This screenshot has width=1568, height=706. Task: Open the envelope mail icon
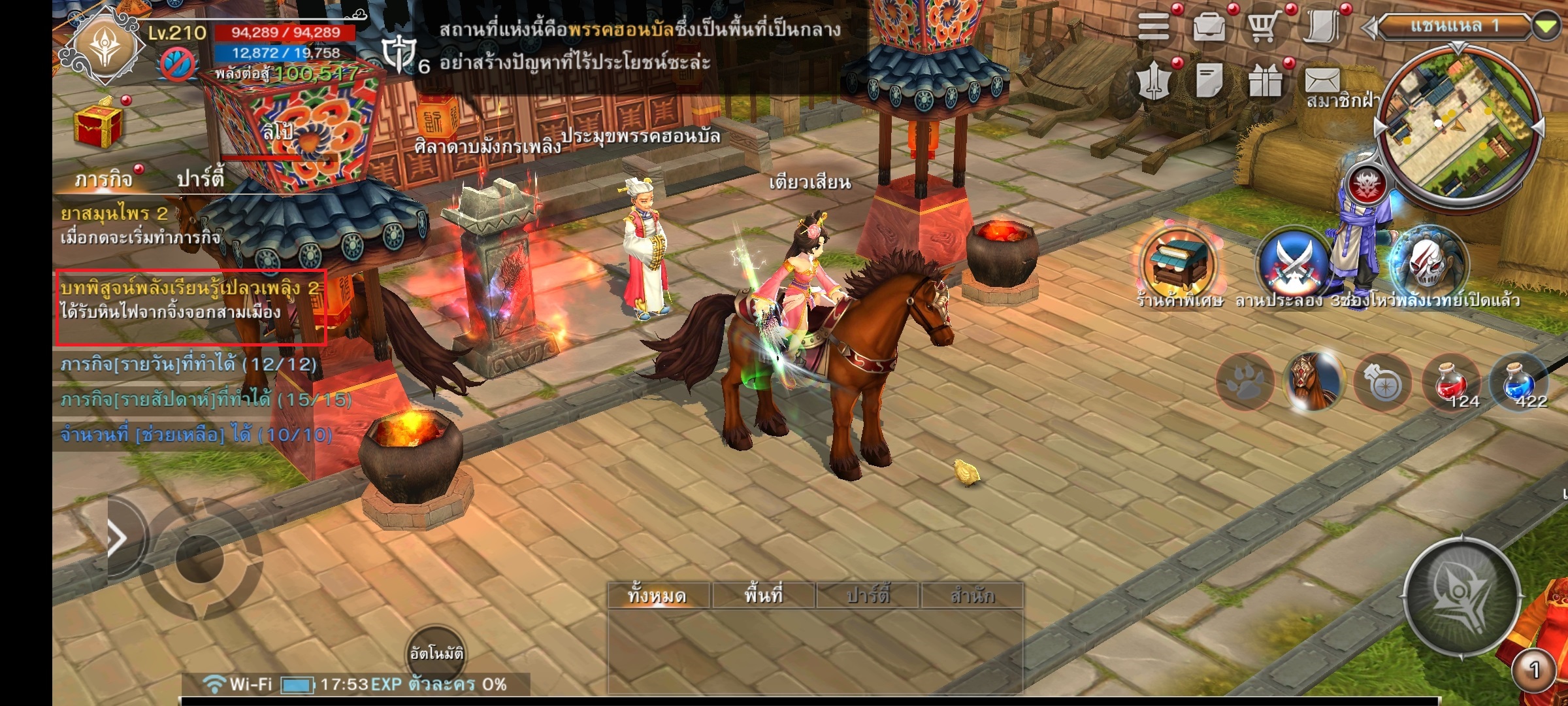coord(1322,82)
